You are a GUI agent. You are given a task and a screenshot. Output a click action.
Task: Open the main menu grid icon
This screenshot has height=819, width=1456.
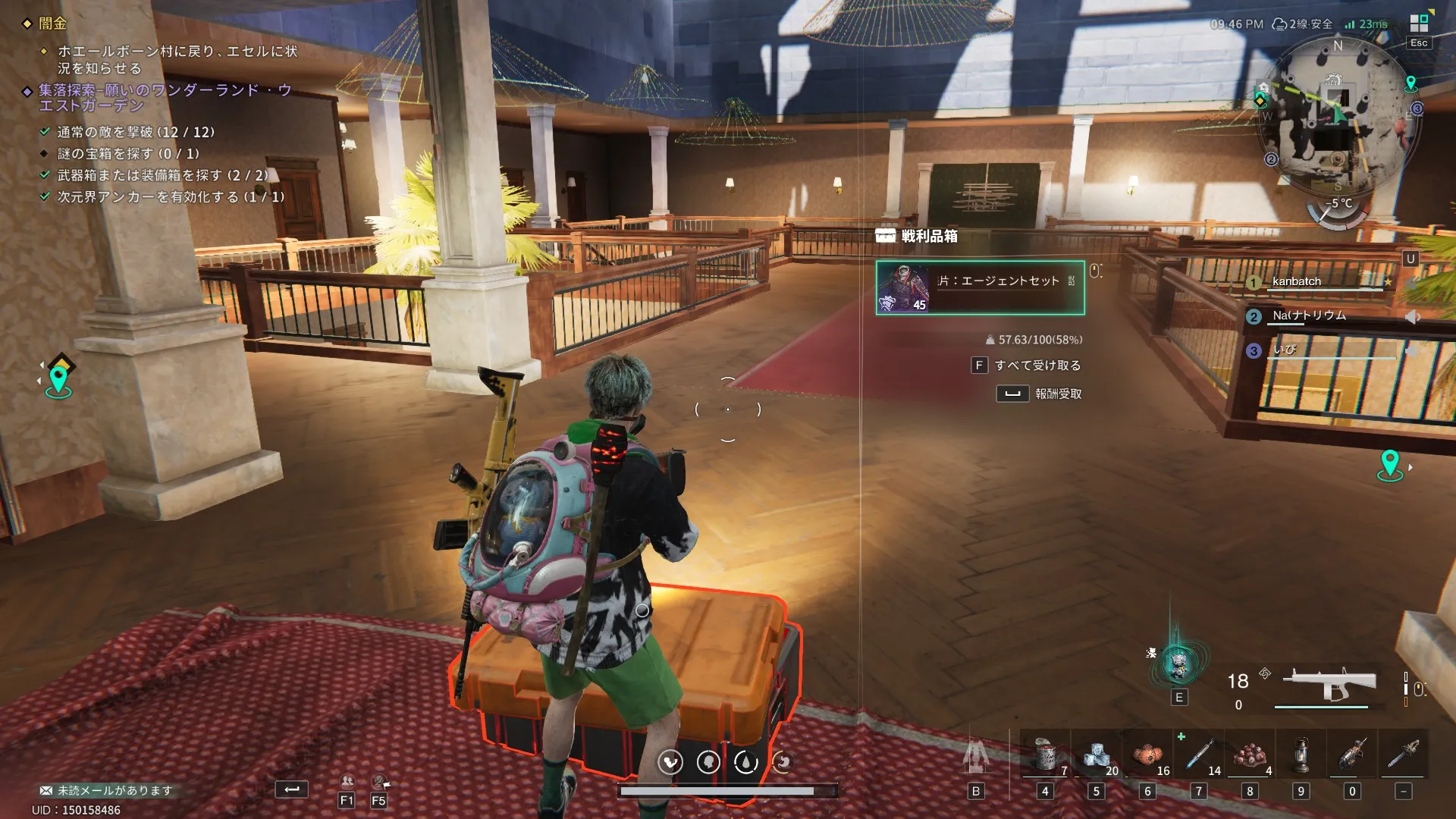coord(1419,23)
